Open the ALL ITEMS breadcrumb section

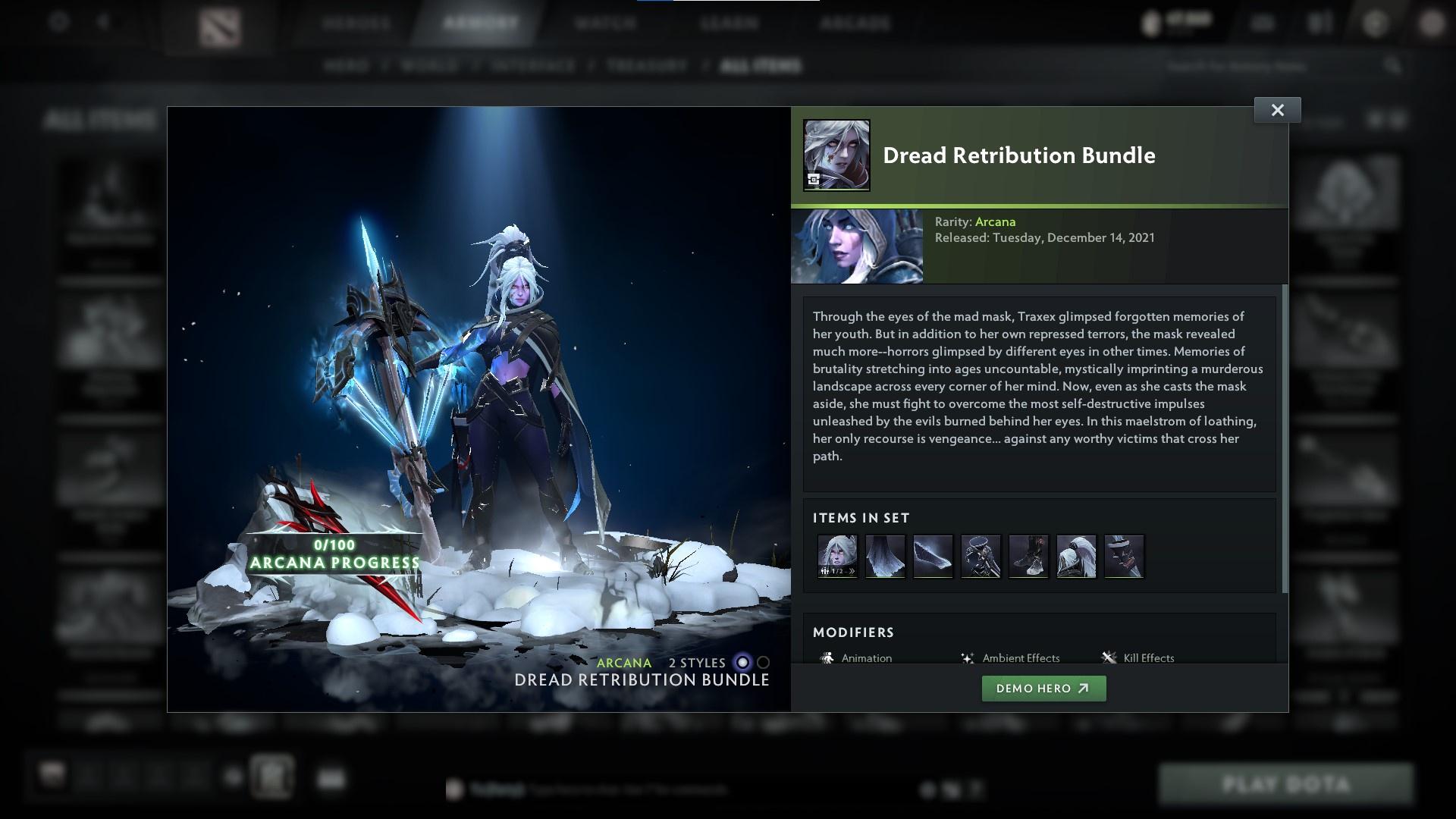click(x=761, y=65)
